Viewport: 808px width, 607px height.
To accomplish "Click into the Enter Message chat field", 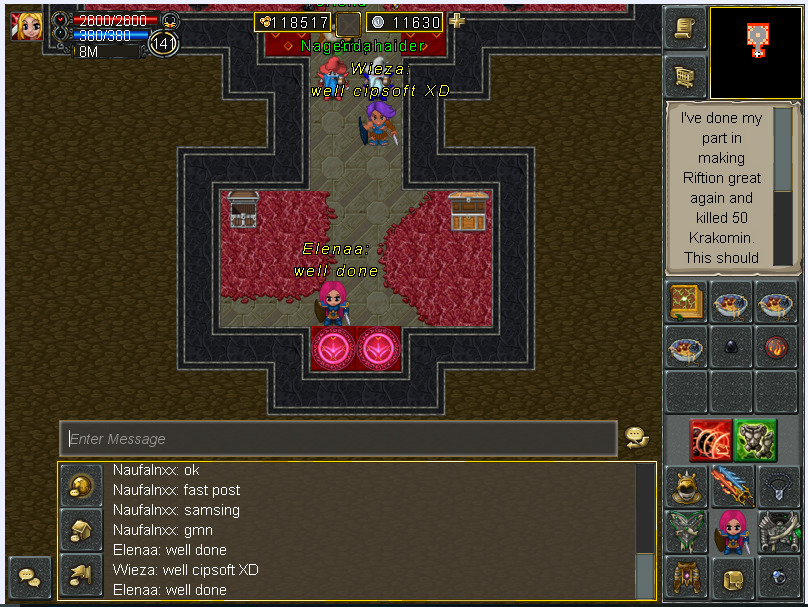I will [x=338, y=439].
